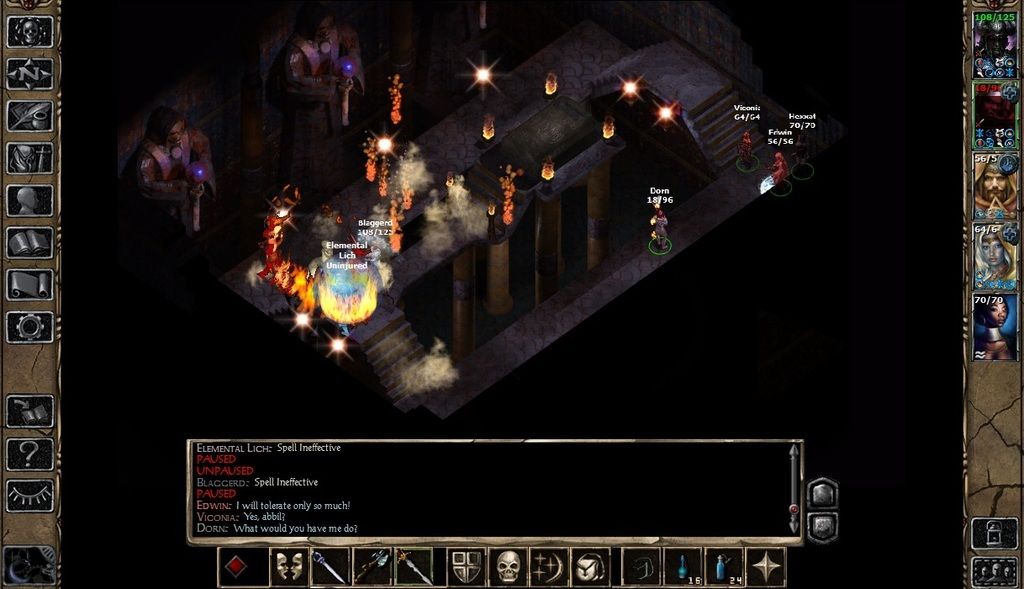
Task: Equip the battle axe weapon slot
Action: (x=372, y=567)
